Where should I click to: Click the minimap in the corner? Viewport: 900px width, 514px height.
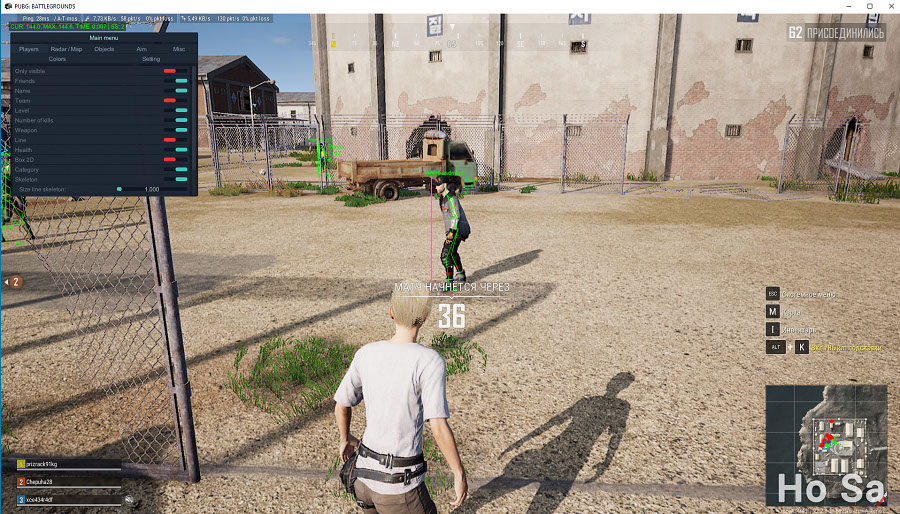click(826, 444)
